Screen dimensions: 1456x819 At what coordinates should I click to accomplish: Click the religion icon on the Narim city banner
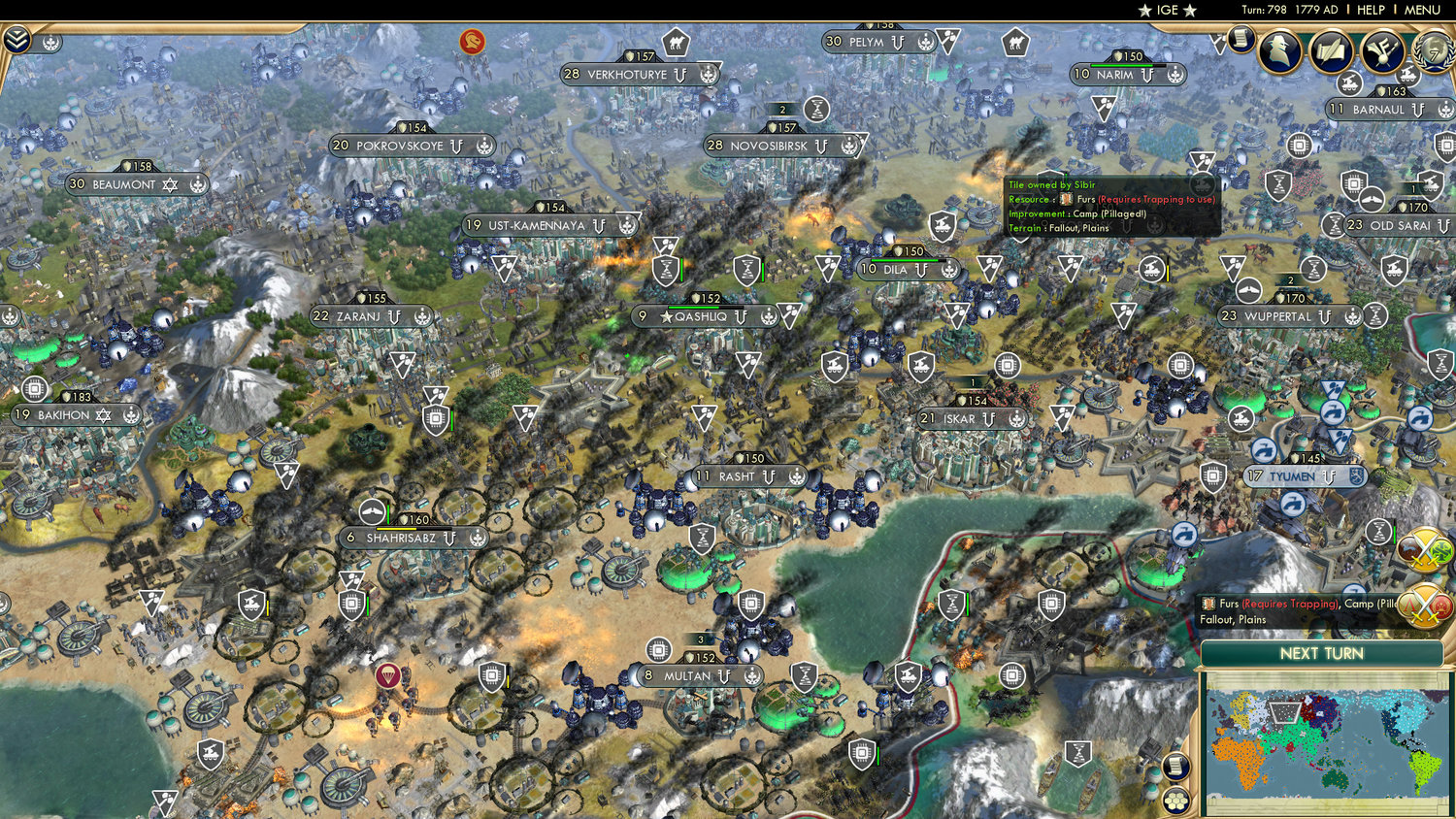(x=1175, y=75)
